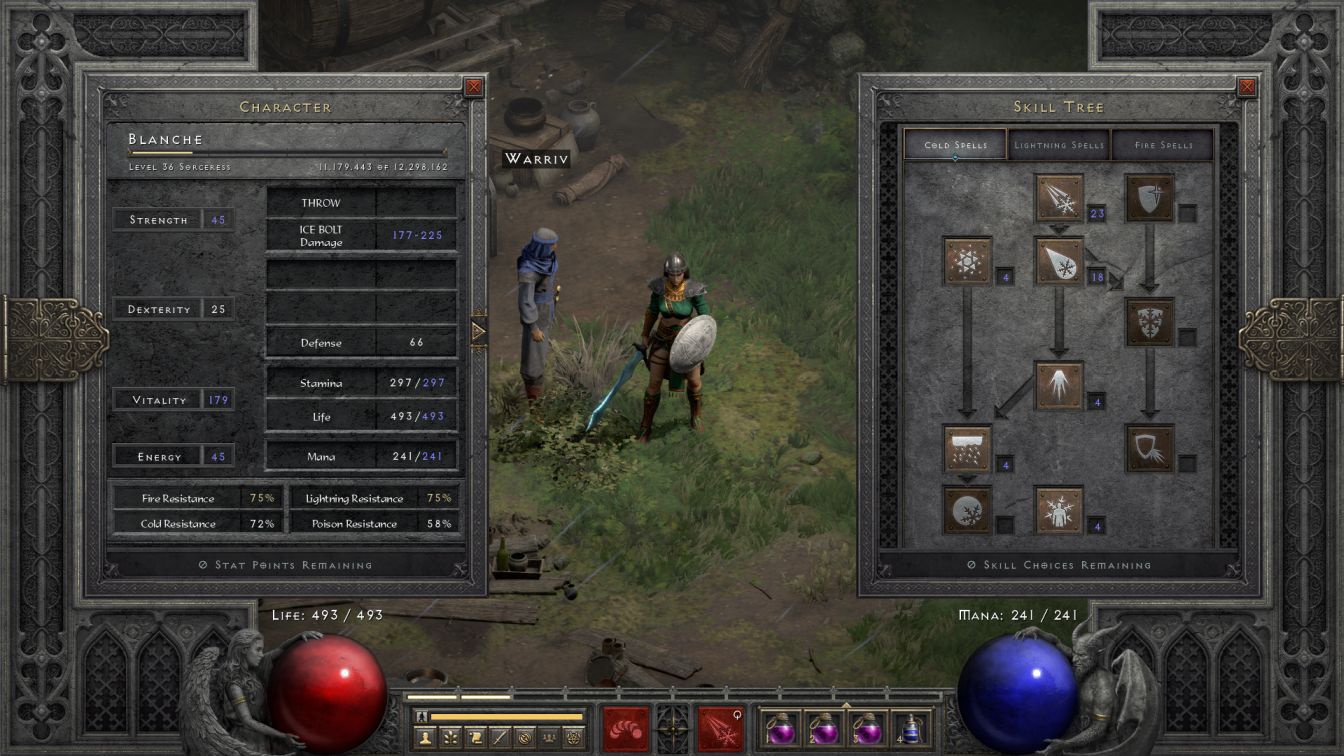
Task: Switch to the Lightning Spells tab
Action: [1059, 145]
